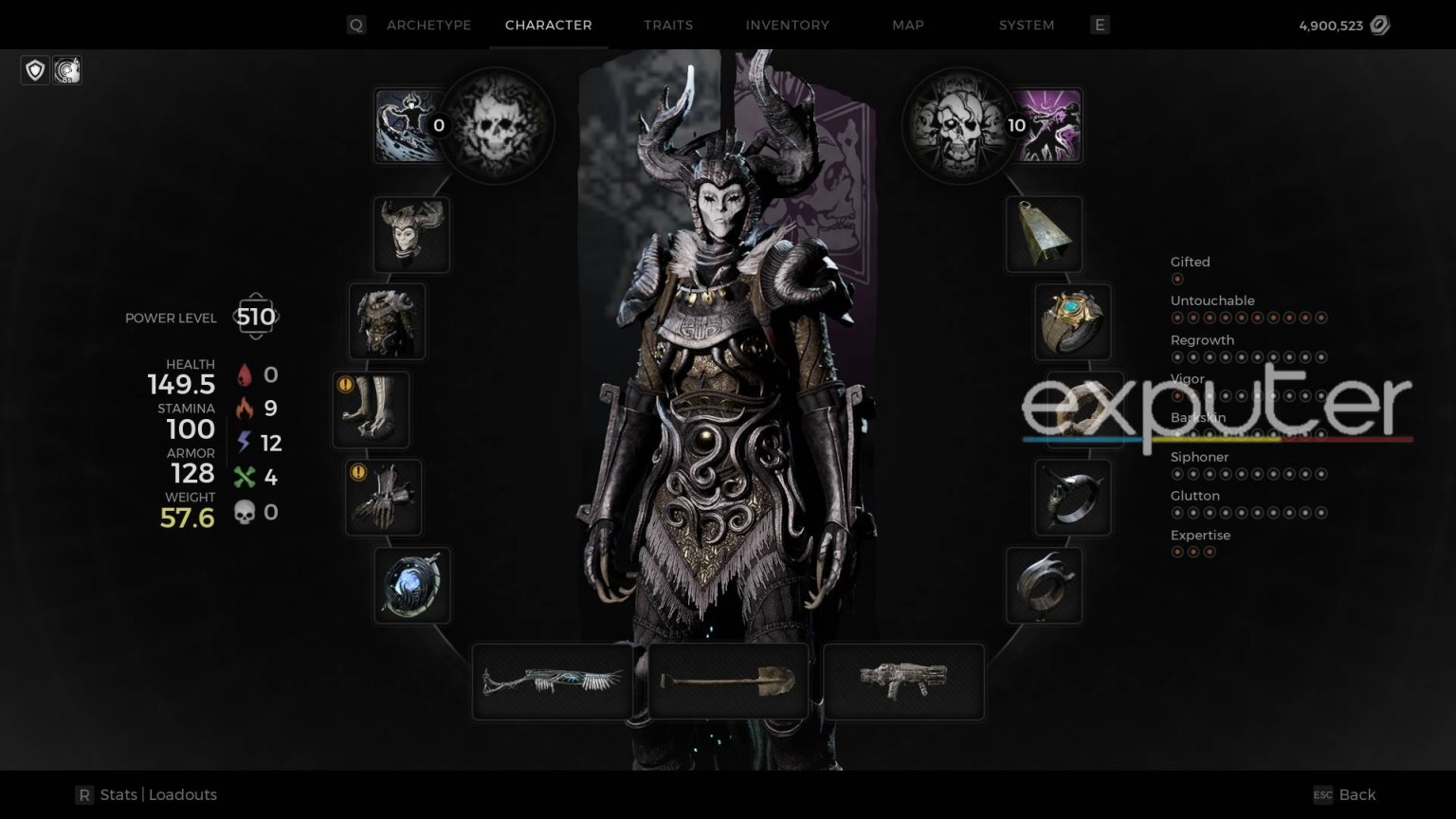
Task: Select the leg armor slot showing warning
Action: pyautogui.click(x=371, y=409)
